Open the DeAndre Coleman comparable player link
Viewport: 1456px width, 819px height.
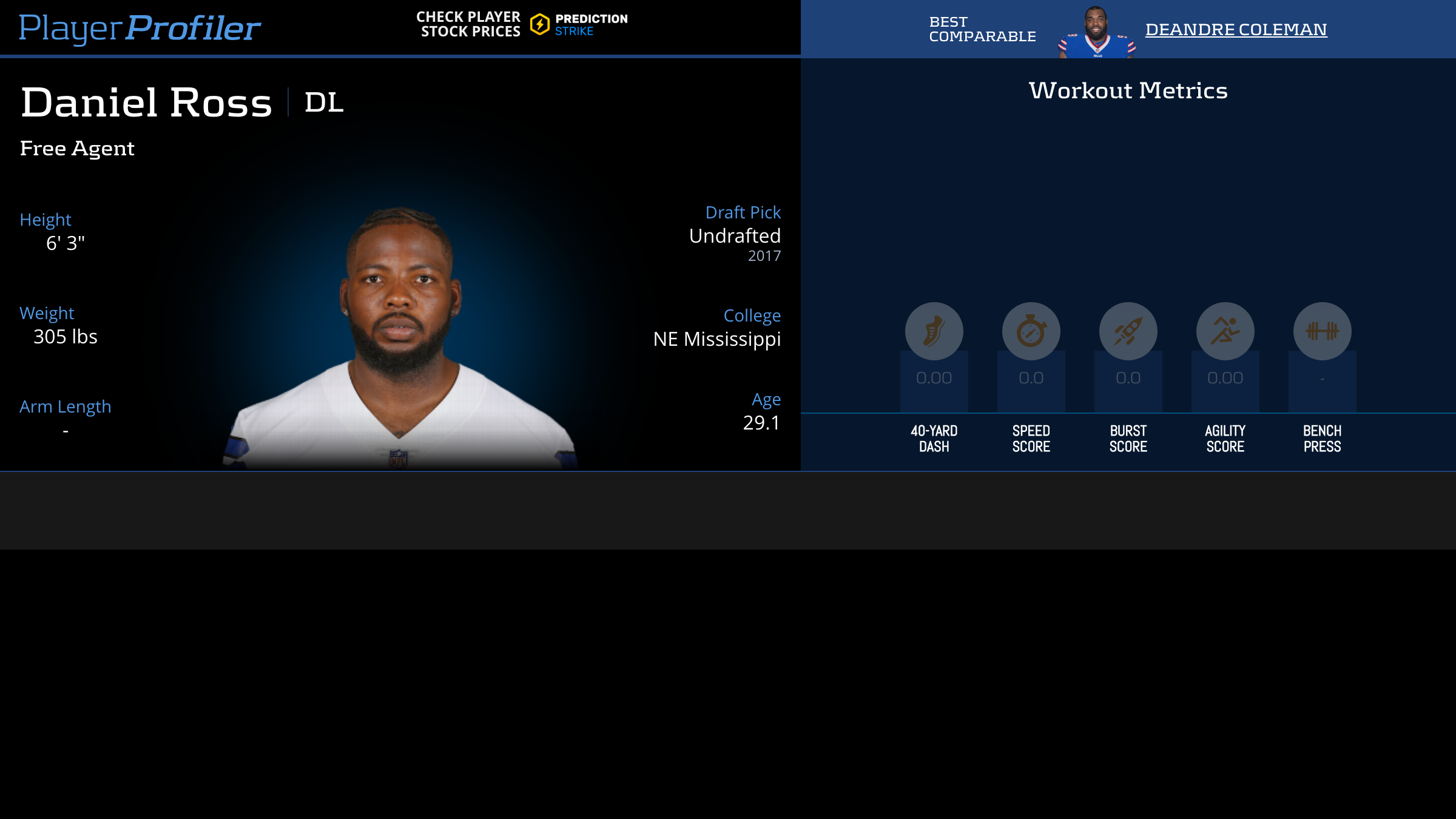pyautogui.click(x=1236, y=29)
